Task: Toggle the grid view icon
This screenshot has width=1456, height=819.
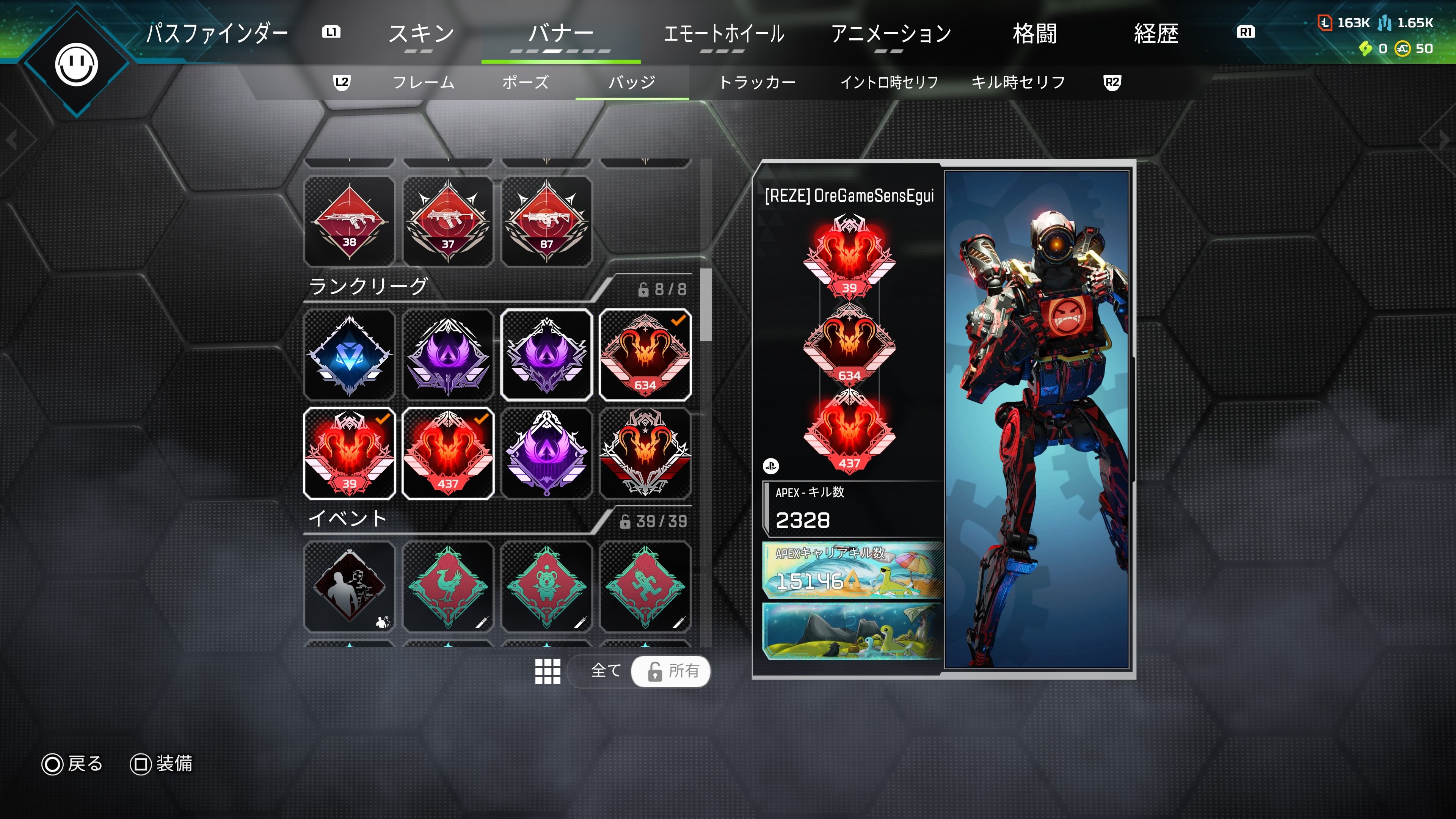Action: click(x=547, y=671)
